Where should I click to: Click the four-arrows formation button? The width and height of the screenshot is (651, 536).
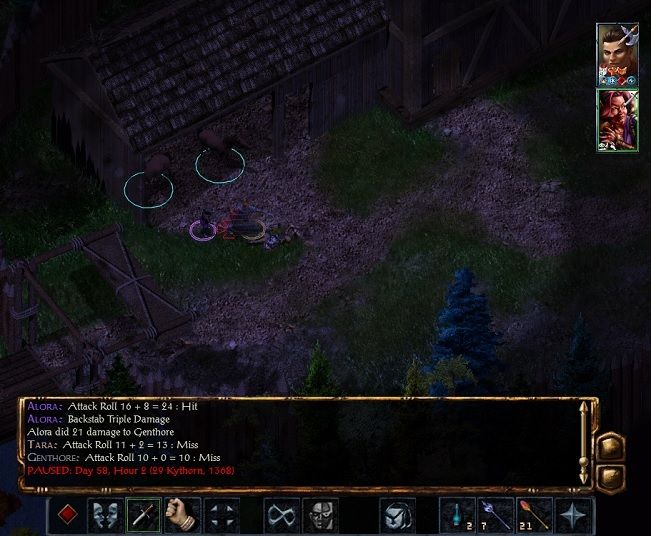[222, 516]
